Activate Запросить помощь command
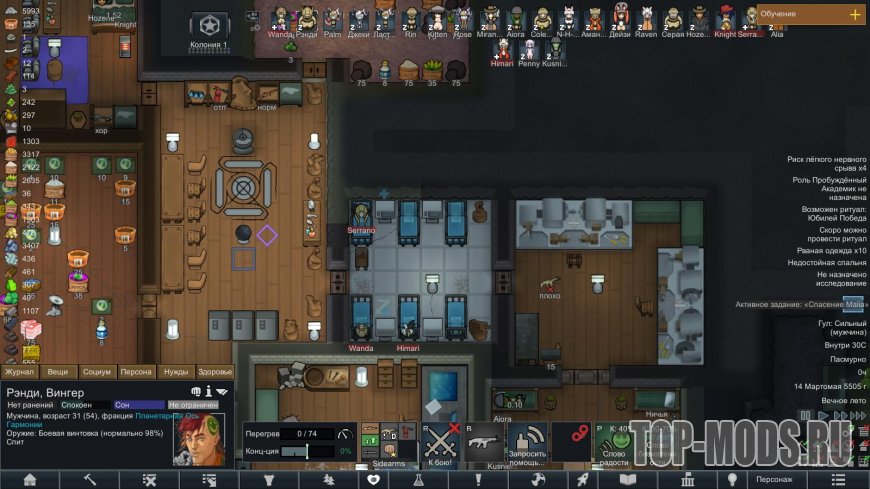The height and width of the screenshot is (489, 870). coord(530,441)
